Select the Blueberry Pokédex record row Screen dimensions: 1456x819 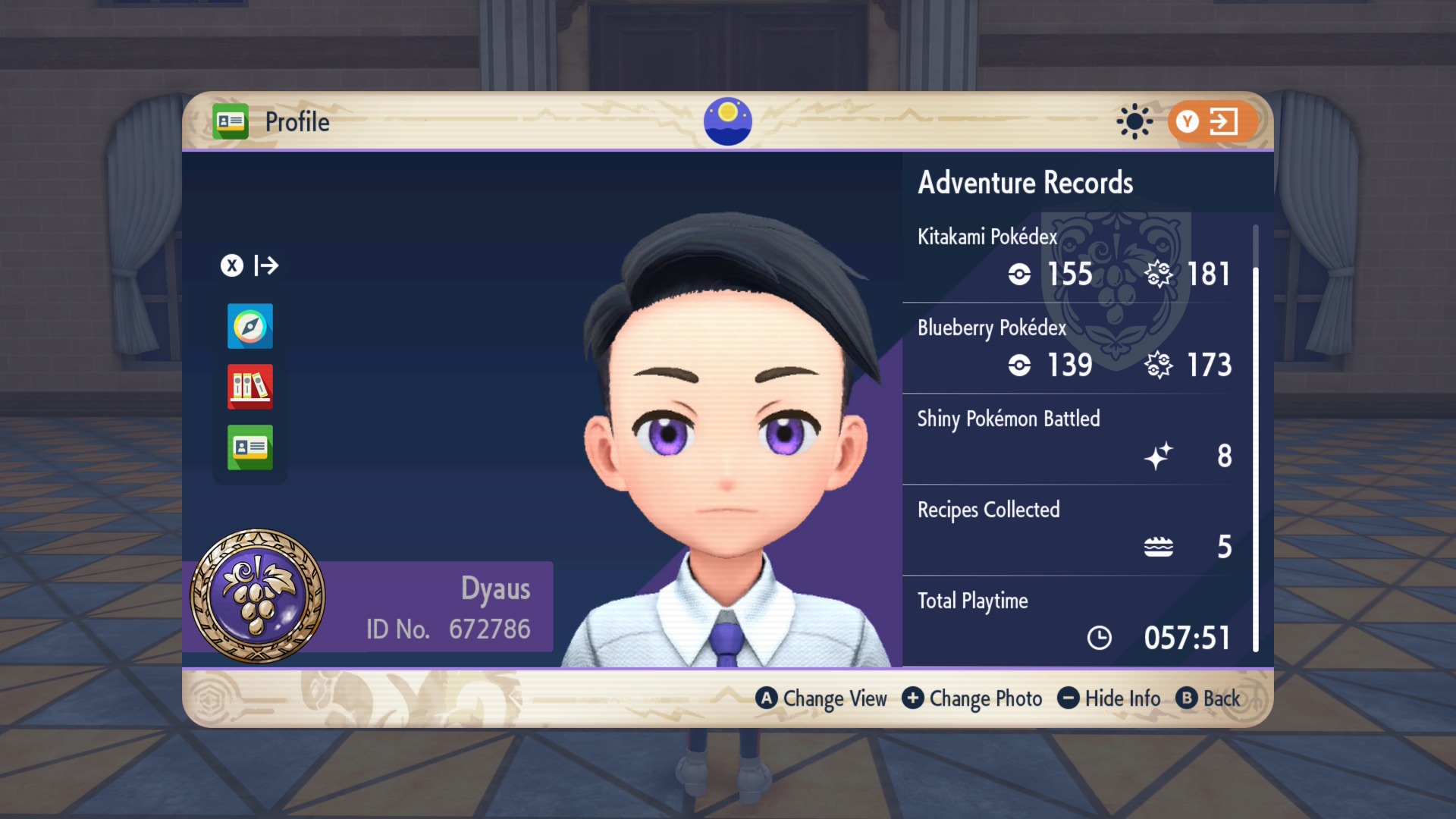click(1075, 349)
